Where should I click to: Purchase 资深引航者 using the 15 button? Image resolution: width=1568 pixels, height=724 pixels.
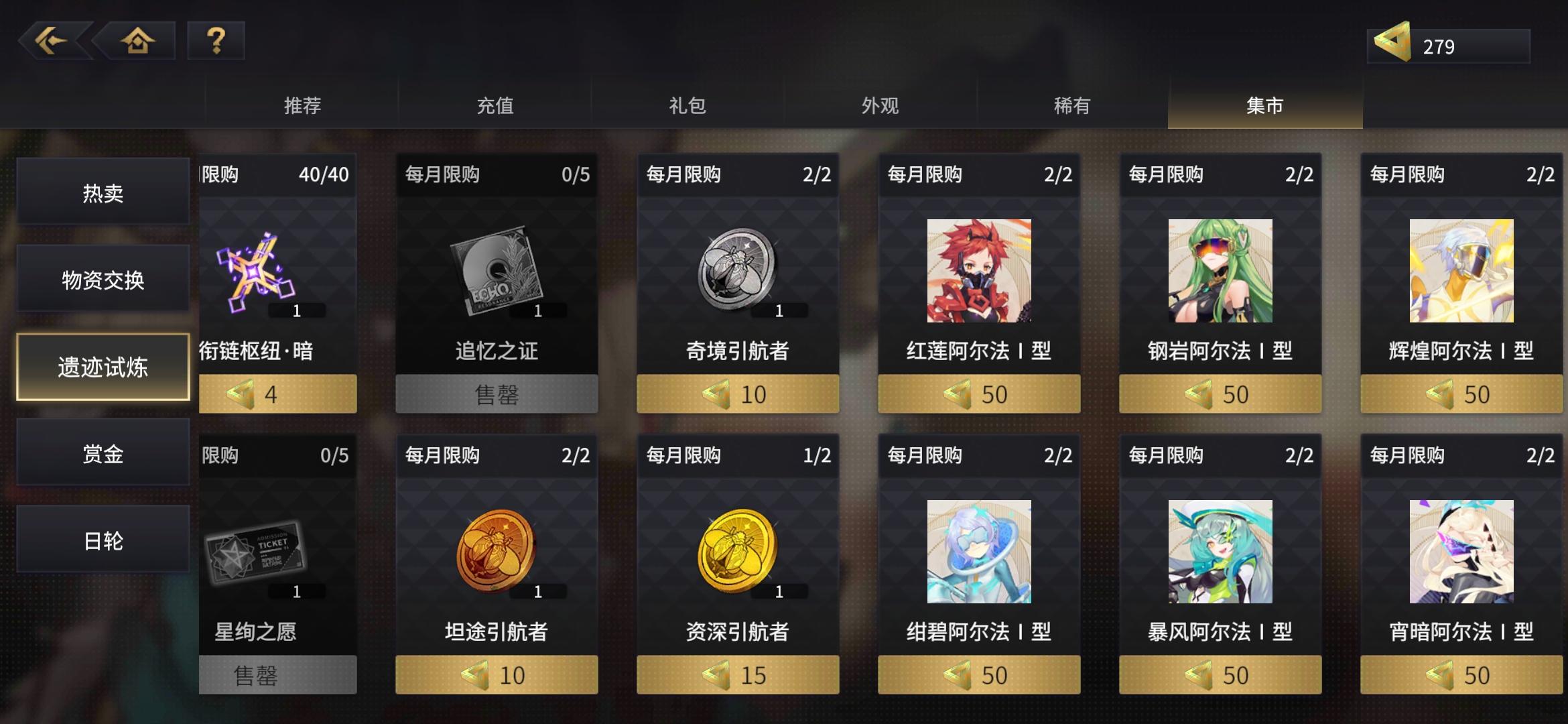pos(736,674)
